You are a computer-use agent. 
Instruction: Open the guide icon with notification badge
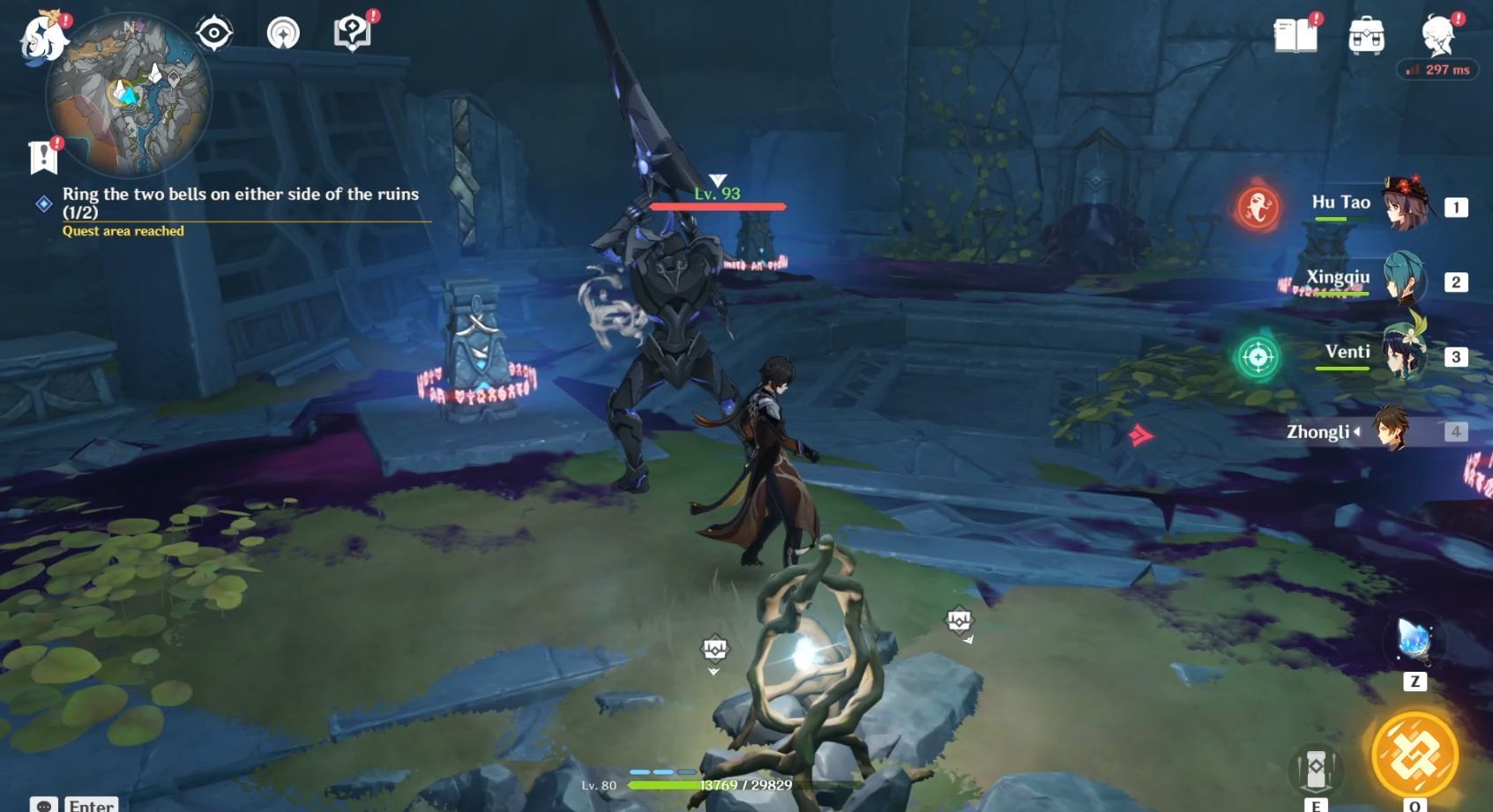[x=352, y=32]
